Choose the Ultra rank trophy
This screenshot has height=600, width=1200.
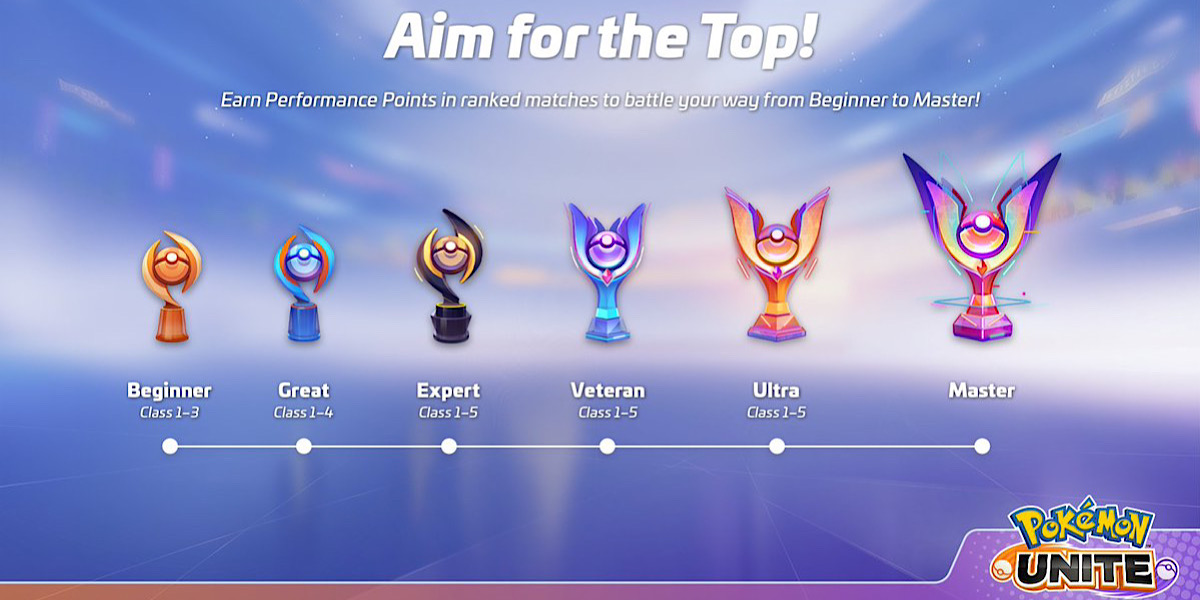coord(777,265)
